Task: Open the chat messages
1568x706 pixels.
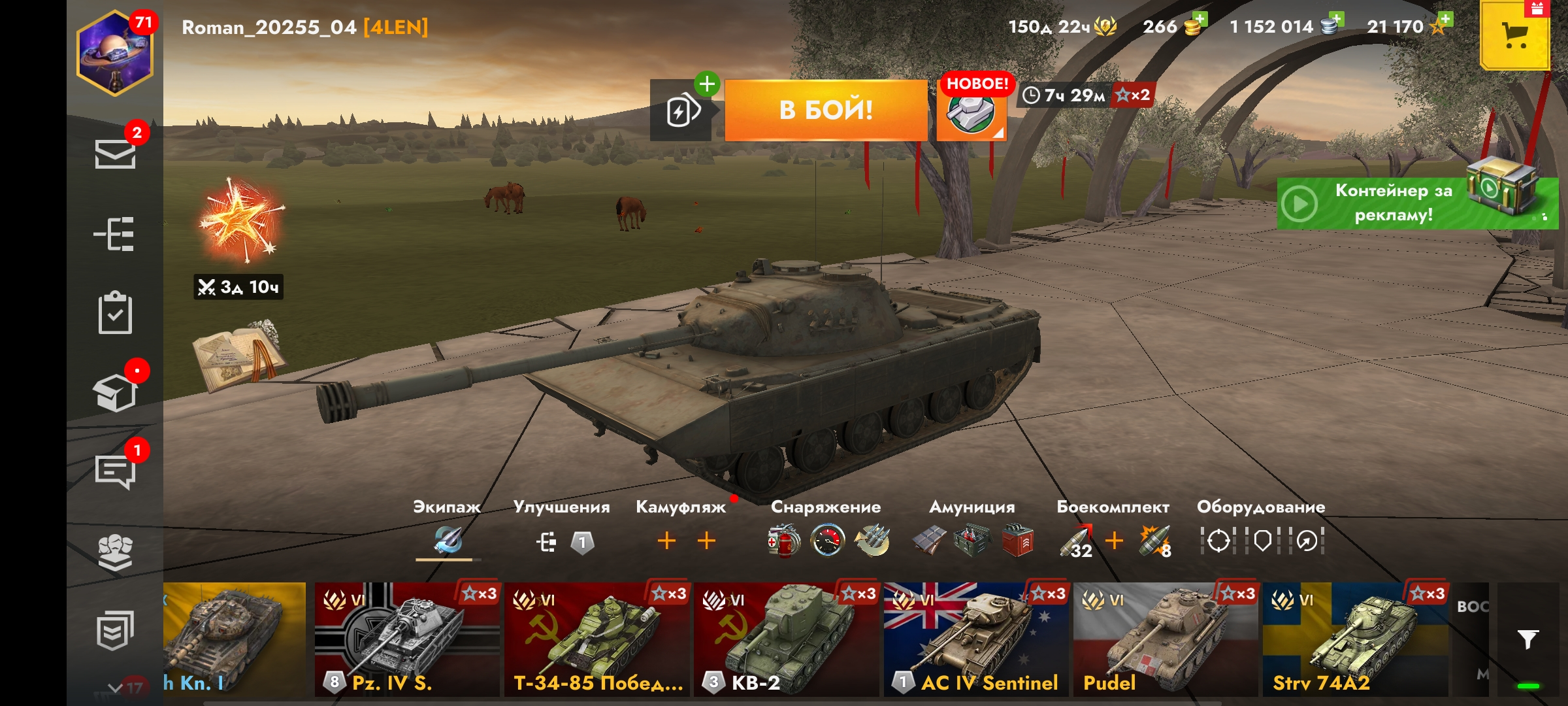Action: click(x=115, y=471)
